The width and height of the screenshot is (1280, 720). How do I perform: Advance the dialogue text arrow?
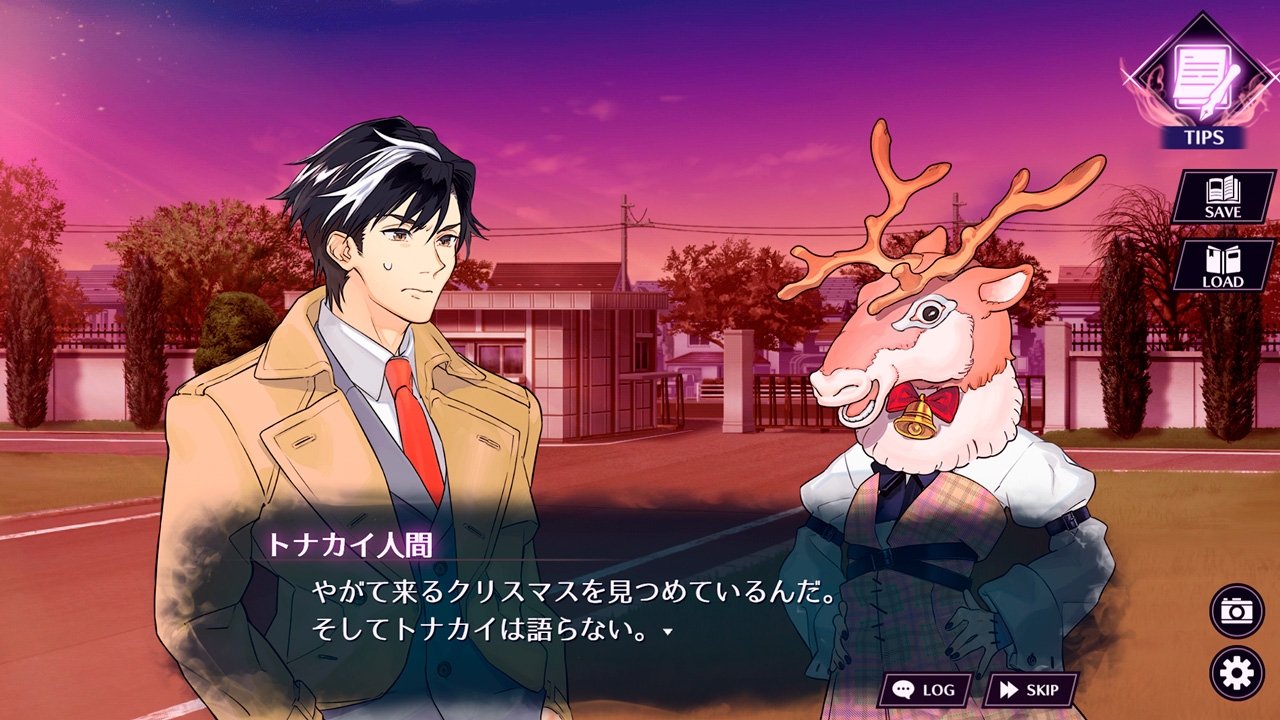[x=667, y=633]
